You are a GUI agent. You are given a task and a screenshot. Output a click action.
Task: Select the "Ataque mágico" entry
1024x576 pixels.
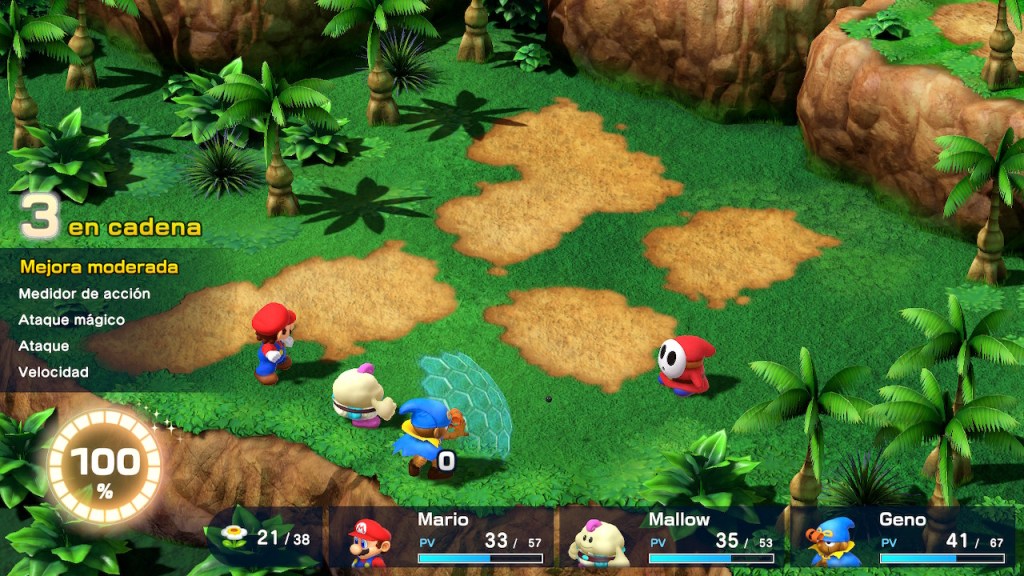tap(71, 320)
